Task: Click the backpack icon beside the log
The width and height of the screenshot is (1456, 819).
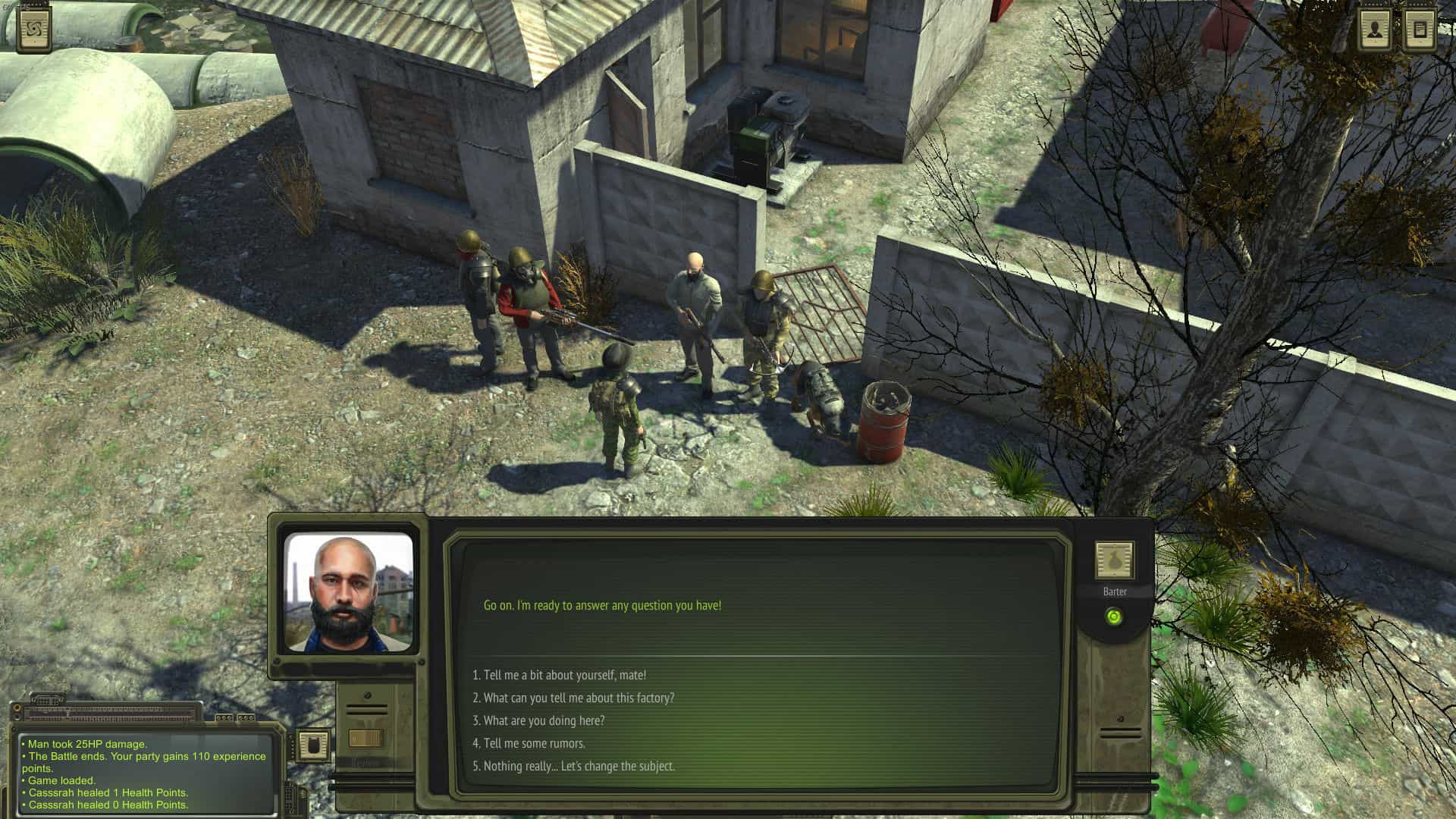Action: (312, 745)
